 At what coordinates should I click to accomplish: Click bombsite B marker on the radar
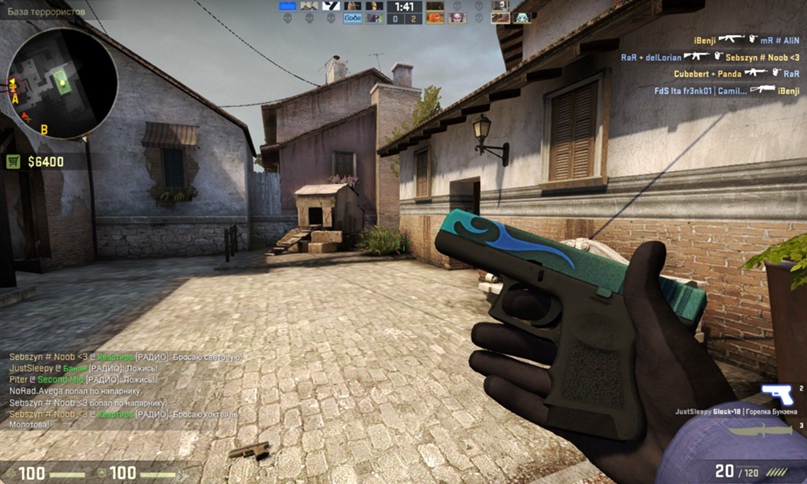(x=44, y=130)
